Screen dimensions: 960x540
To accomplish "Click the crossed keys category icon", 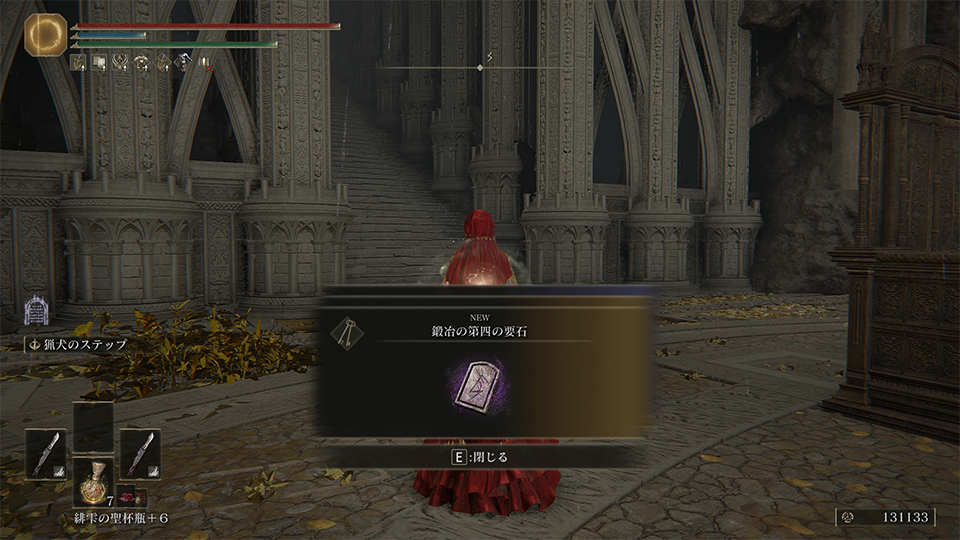I will click(346, 333).
